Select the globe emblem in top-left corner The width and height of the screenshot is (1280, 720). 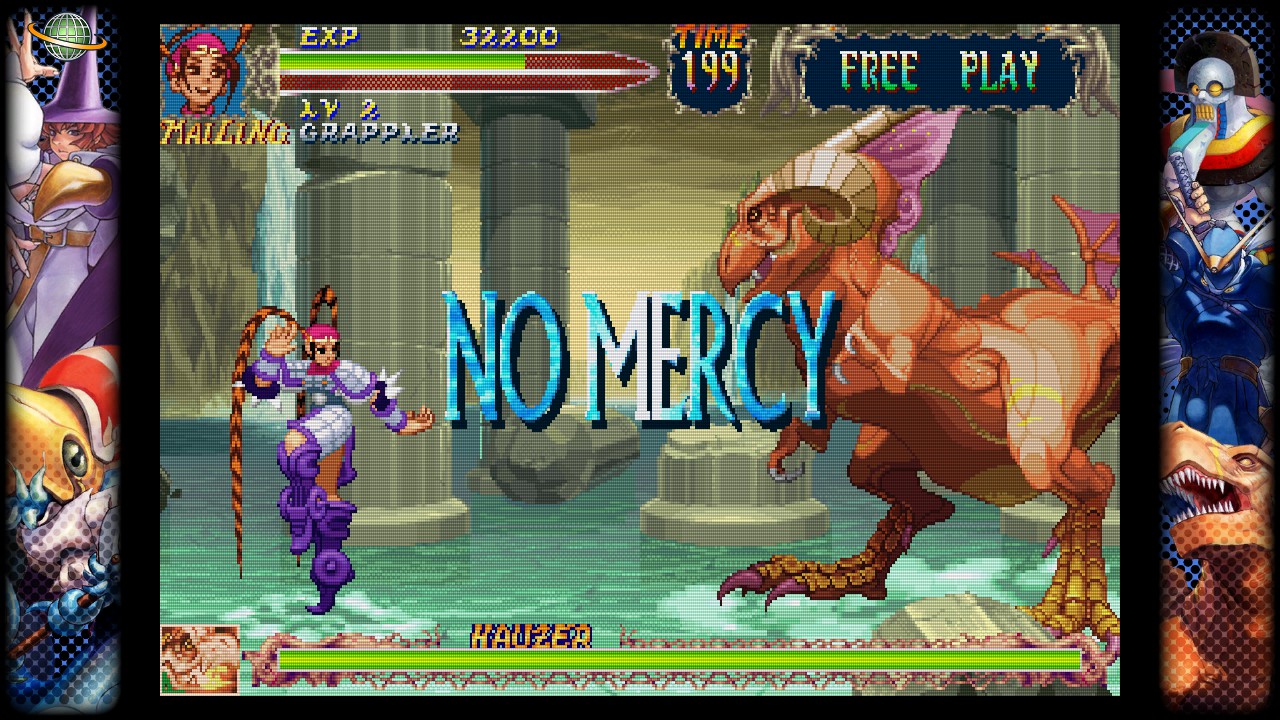62,38
